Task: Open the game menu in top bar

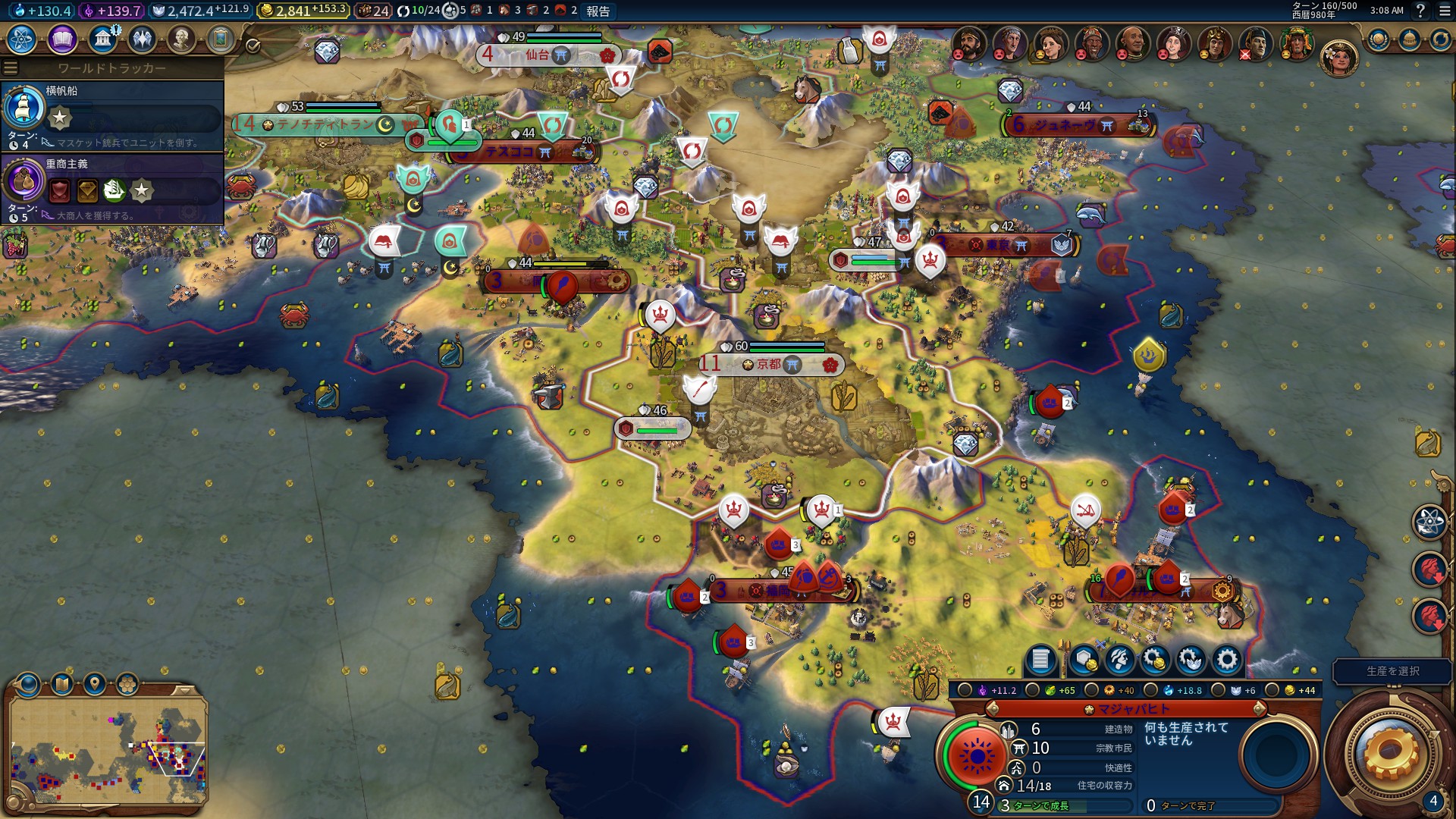Action: click(x=1443, y=11)
